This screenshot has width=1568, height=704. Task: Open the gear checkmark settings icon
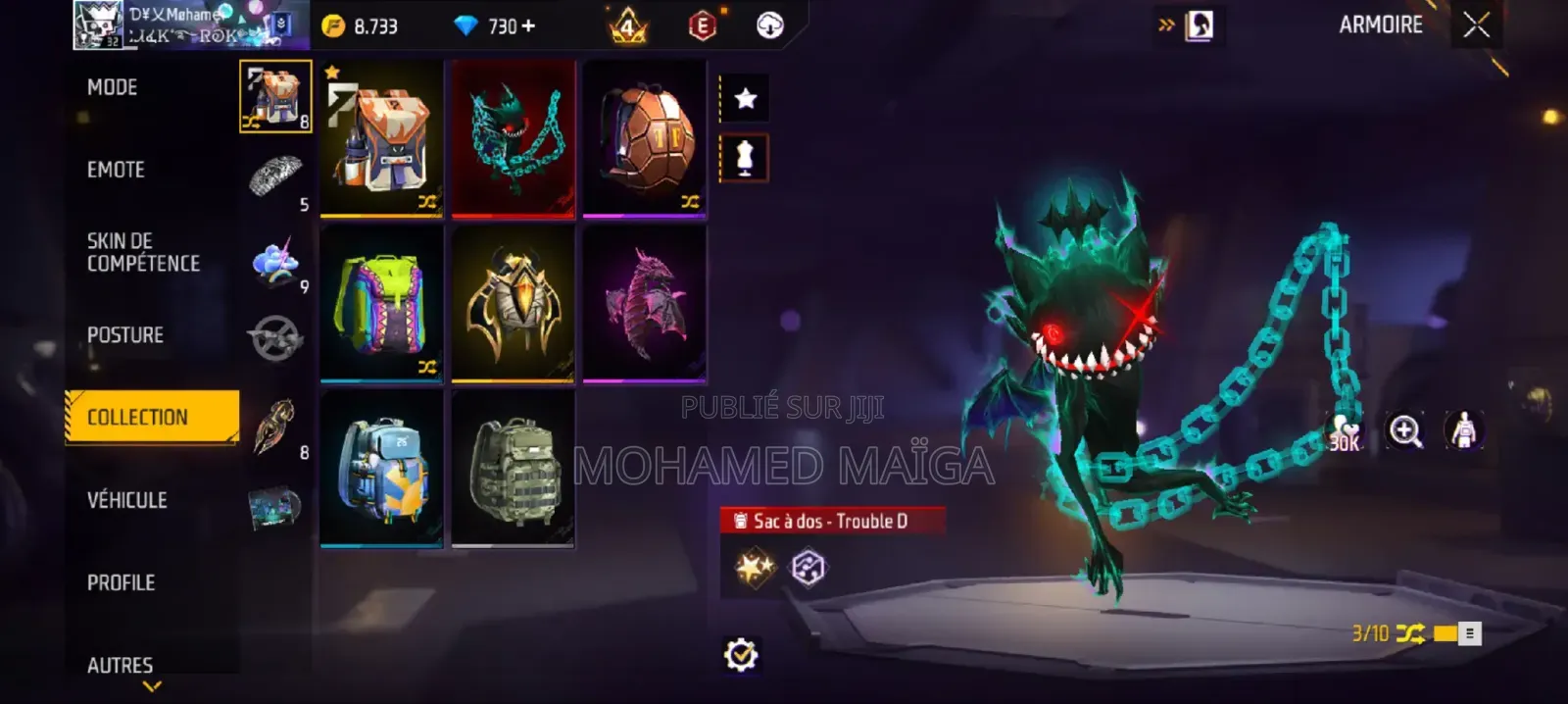pyautogui.click(x=741, y=654)
